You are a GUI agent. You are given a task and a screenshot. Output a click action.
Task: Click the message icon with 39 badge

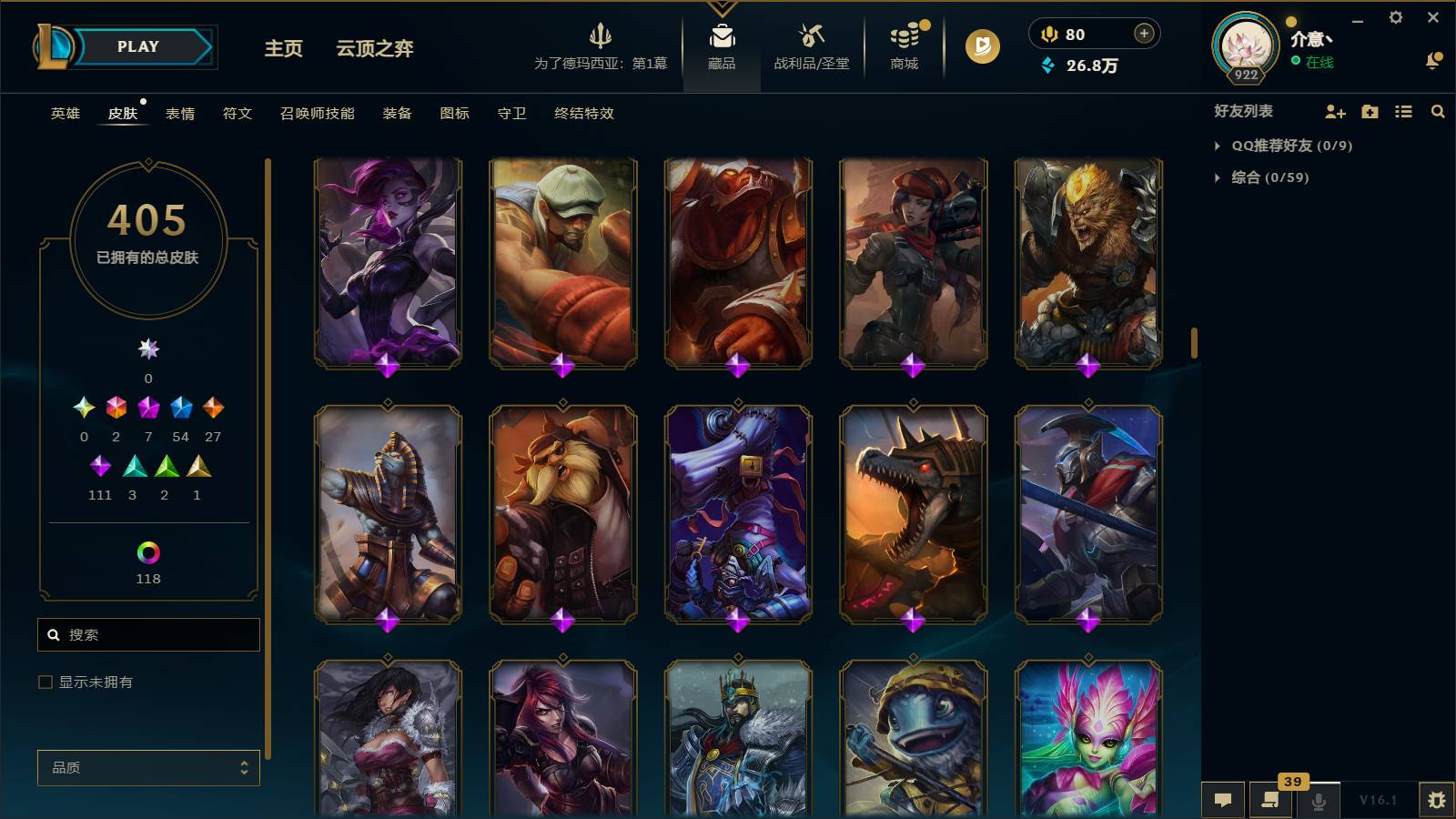point(1270,801)
